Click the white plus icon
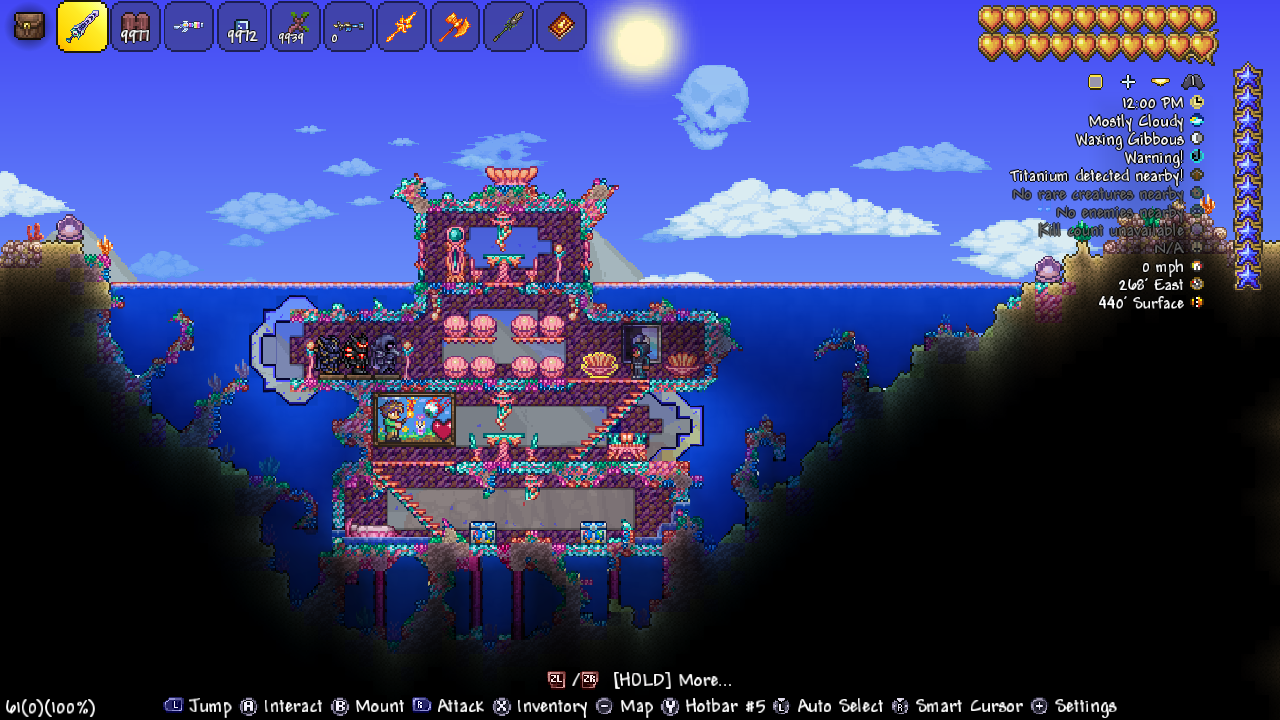The image size is (1280, 720). click(x=1128, y=82)
